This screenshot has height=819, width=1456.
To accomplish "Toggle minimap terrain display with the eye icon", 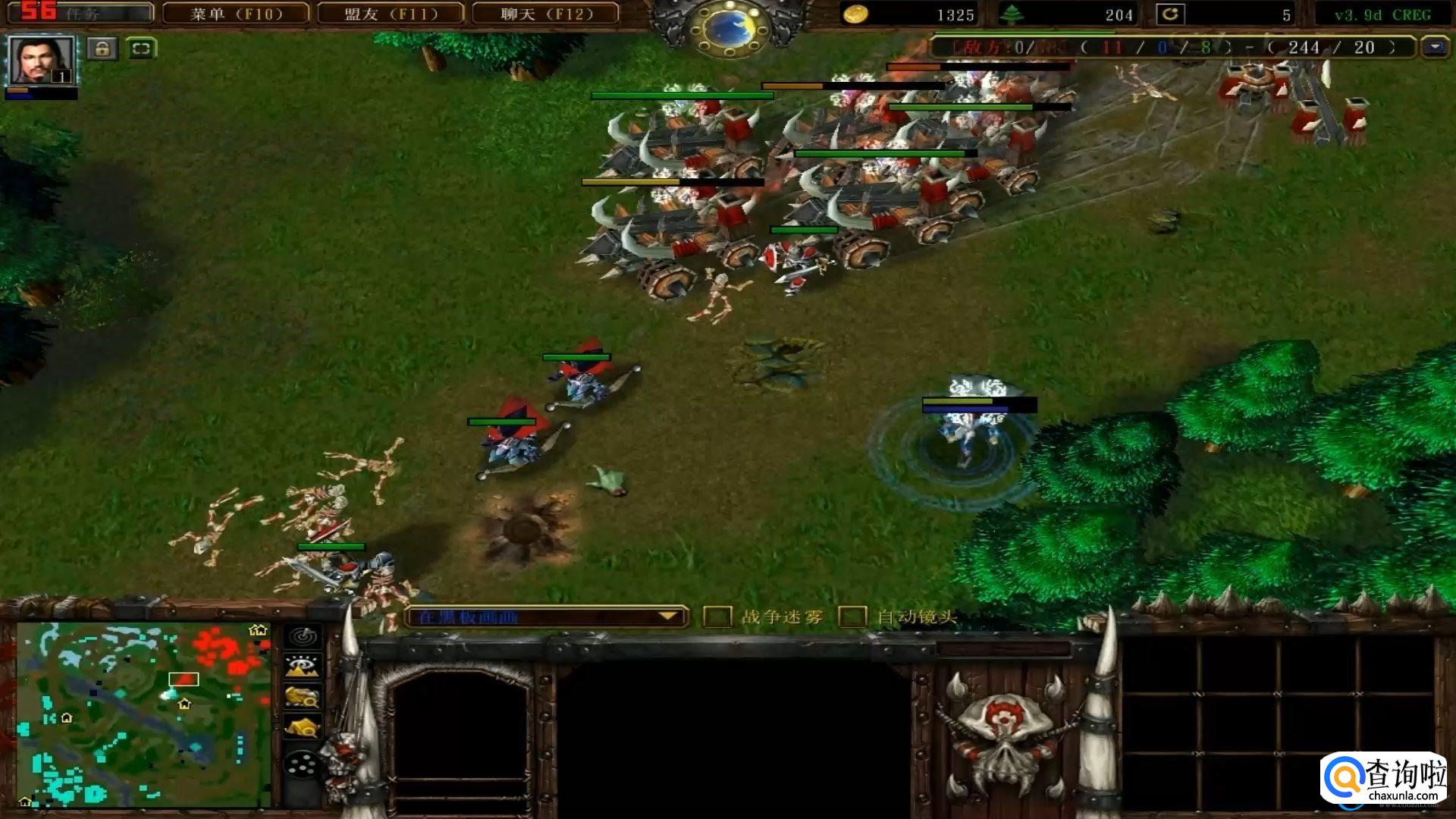I will [303, 667].
